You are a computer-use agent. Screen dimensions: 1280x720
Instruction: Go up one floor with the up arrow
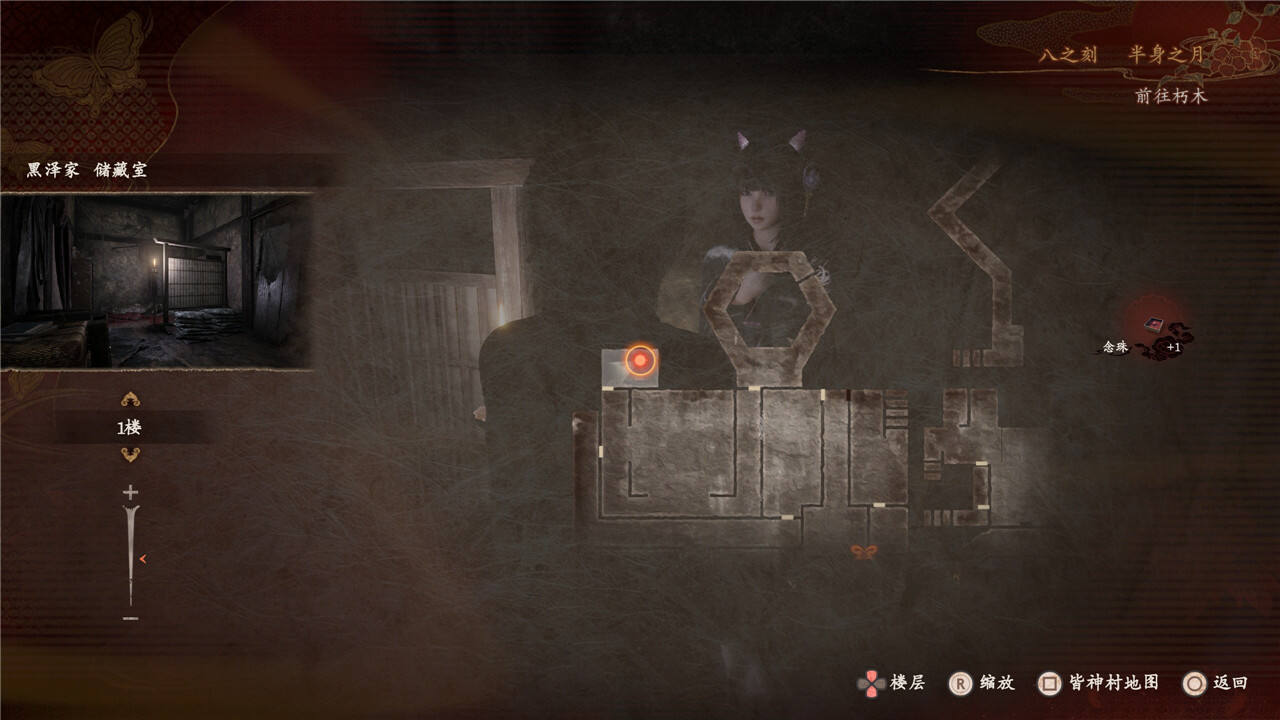[x=130, y=400]
